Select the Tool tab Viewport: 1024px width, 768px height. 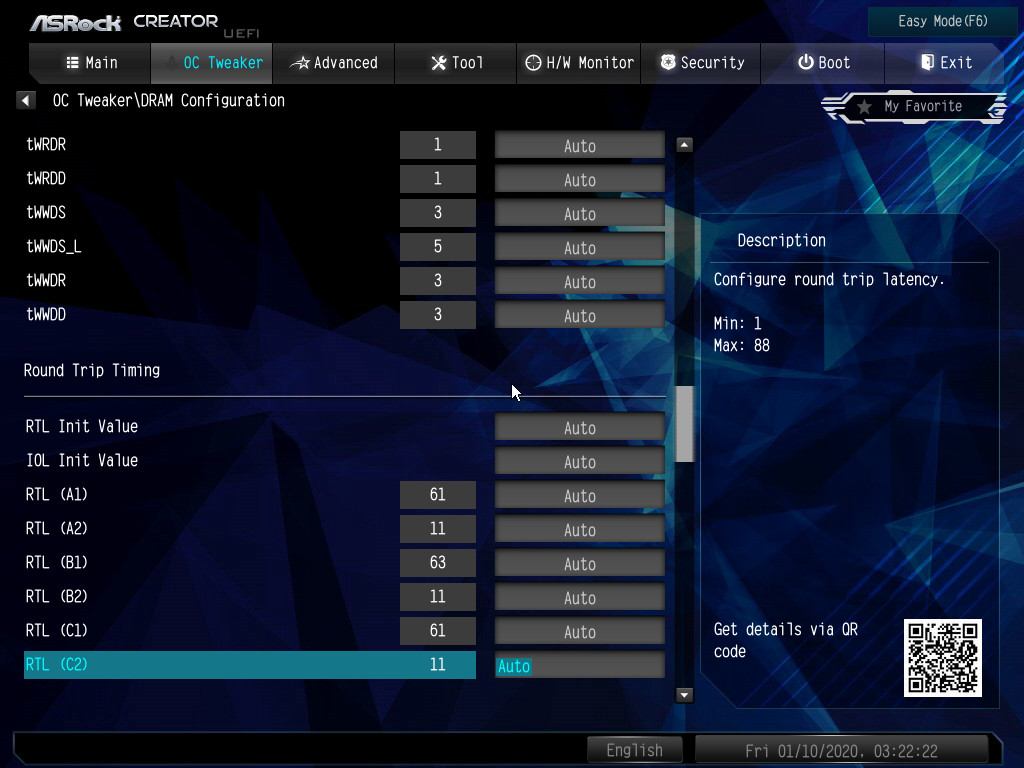pyautogui.click(x=456, y=63)
